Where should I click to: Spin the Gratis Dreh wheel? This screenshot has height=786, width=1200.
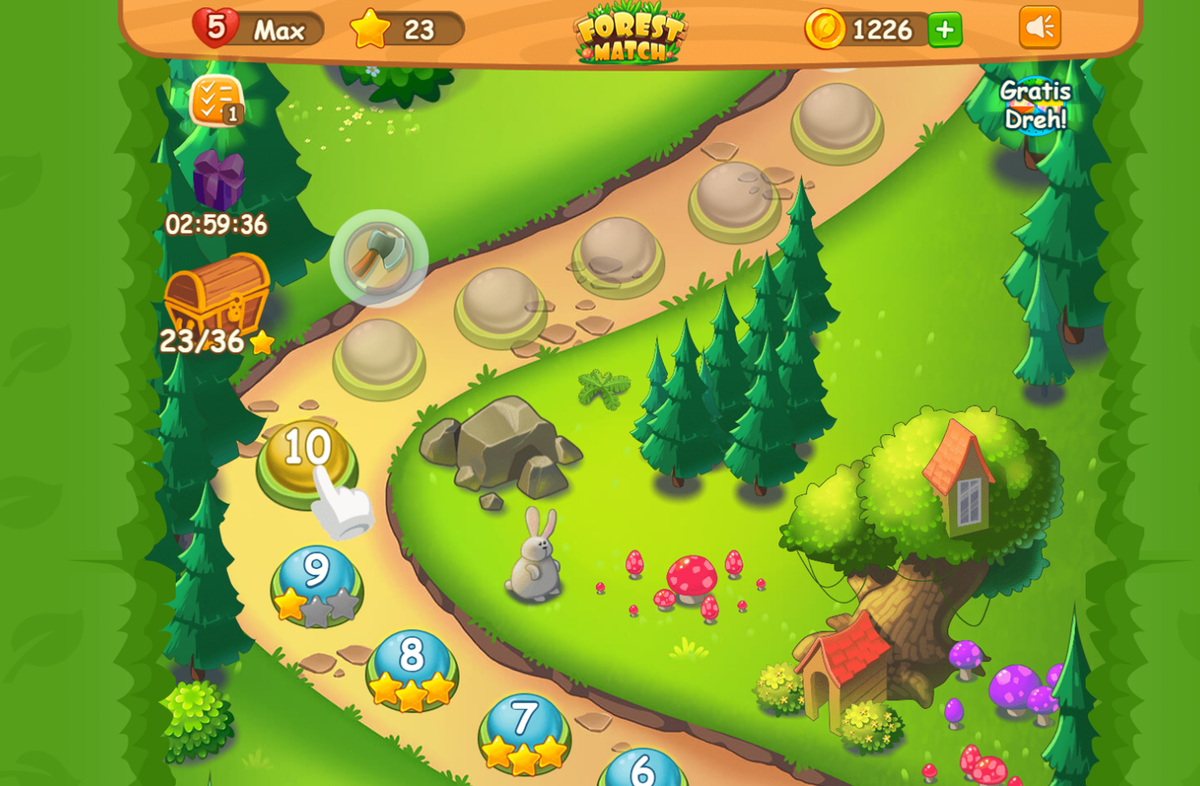coord(1035,105)
